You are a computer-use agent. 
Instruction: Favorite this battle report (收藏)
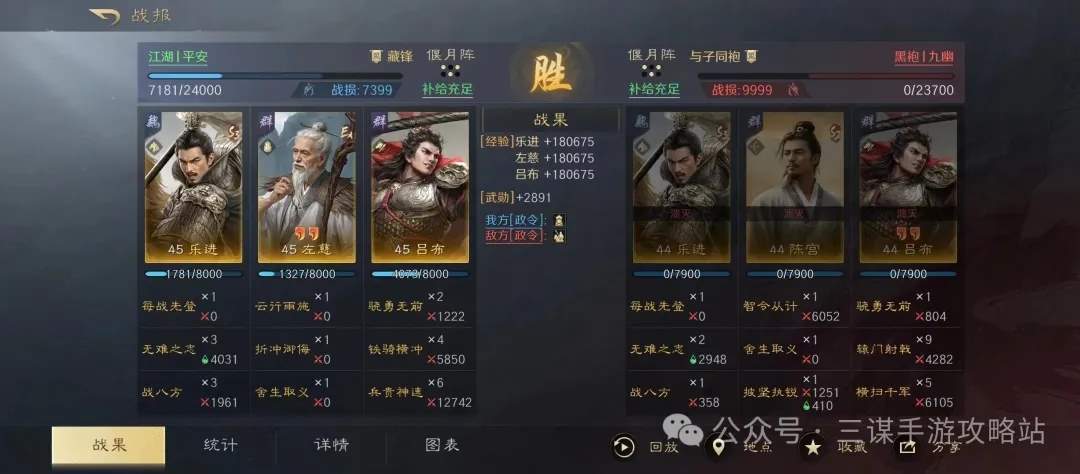tap(815, 447)
